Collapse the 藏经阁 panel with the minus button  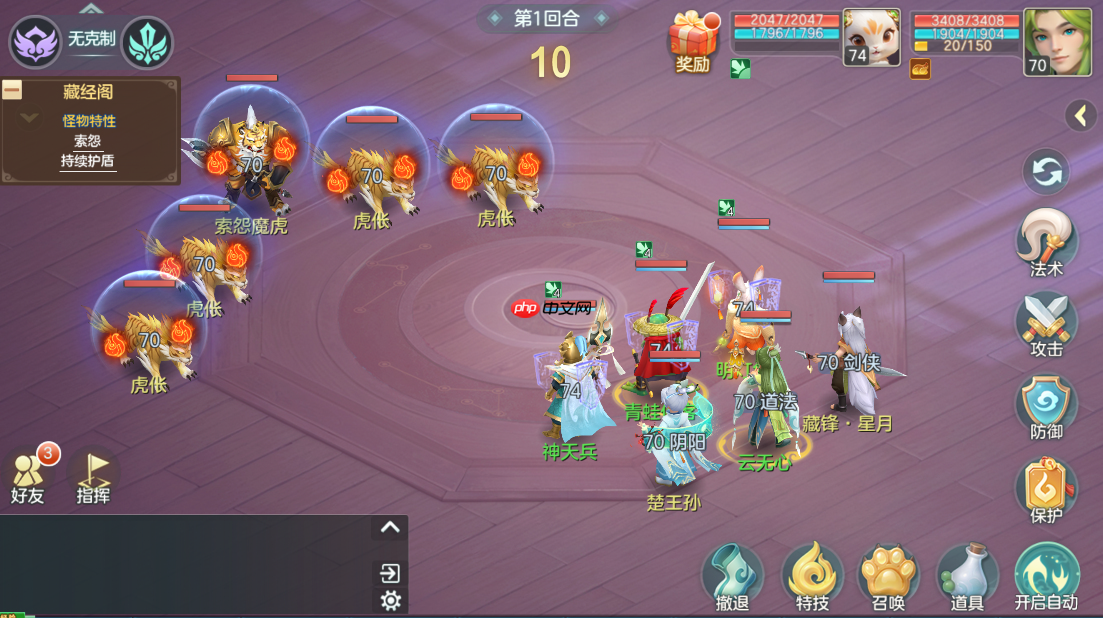click(13, 90)
